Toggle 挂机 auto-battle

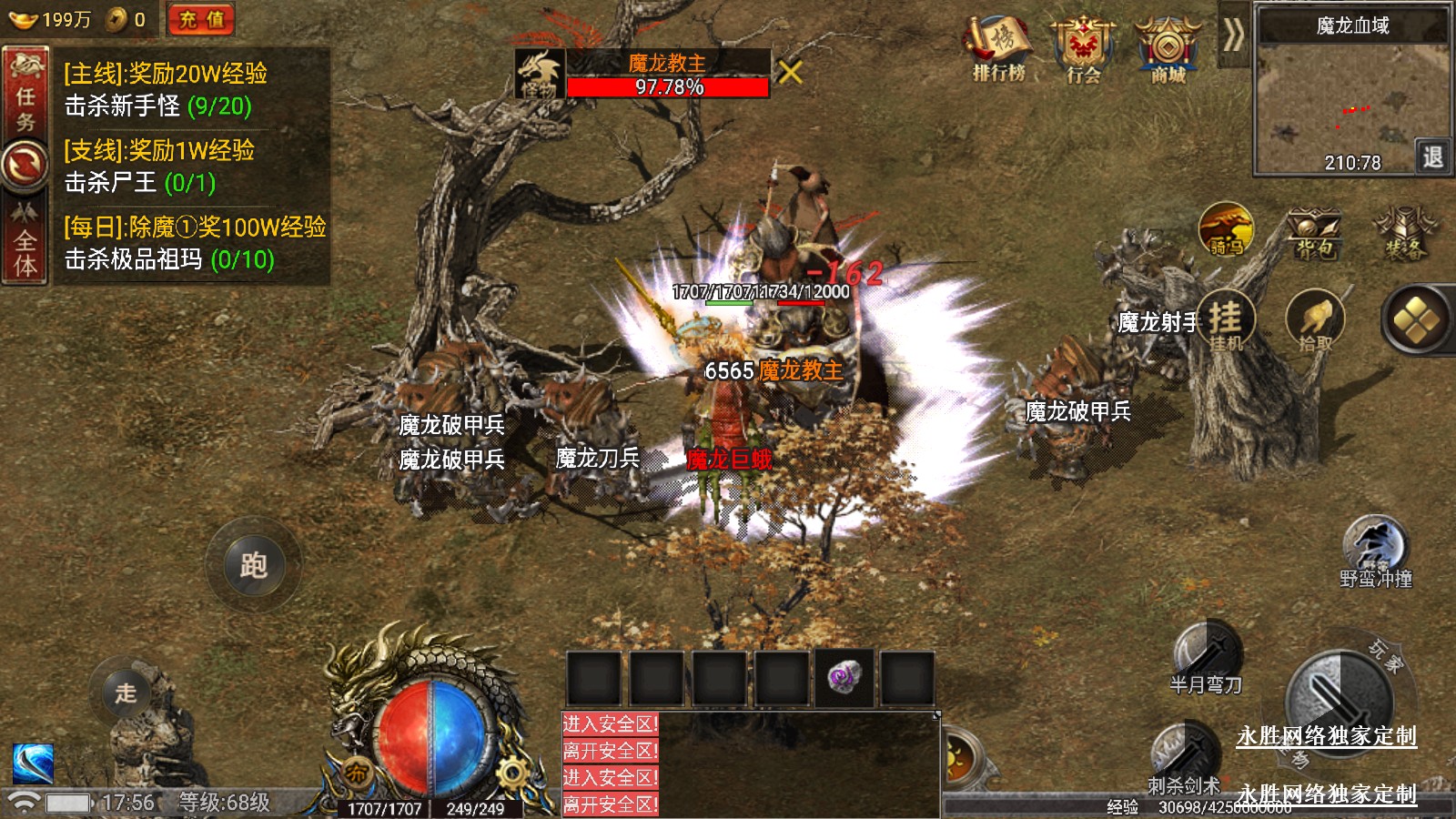coord(1225,320)
